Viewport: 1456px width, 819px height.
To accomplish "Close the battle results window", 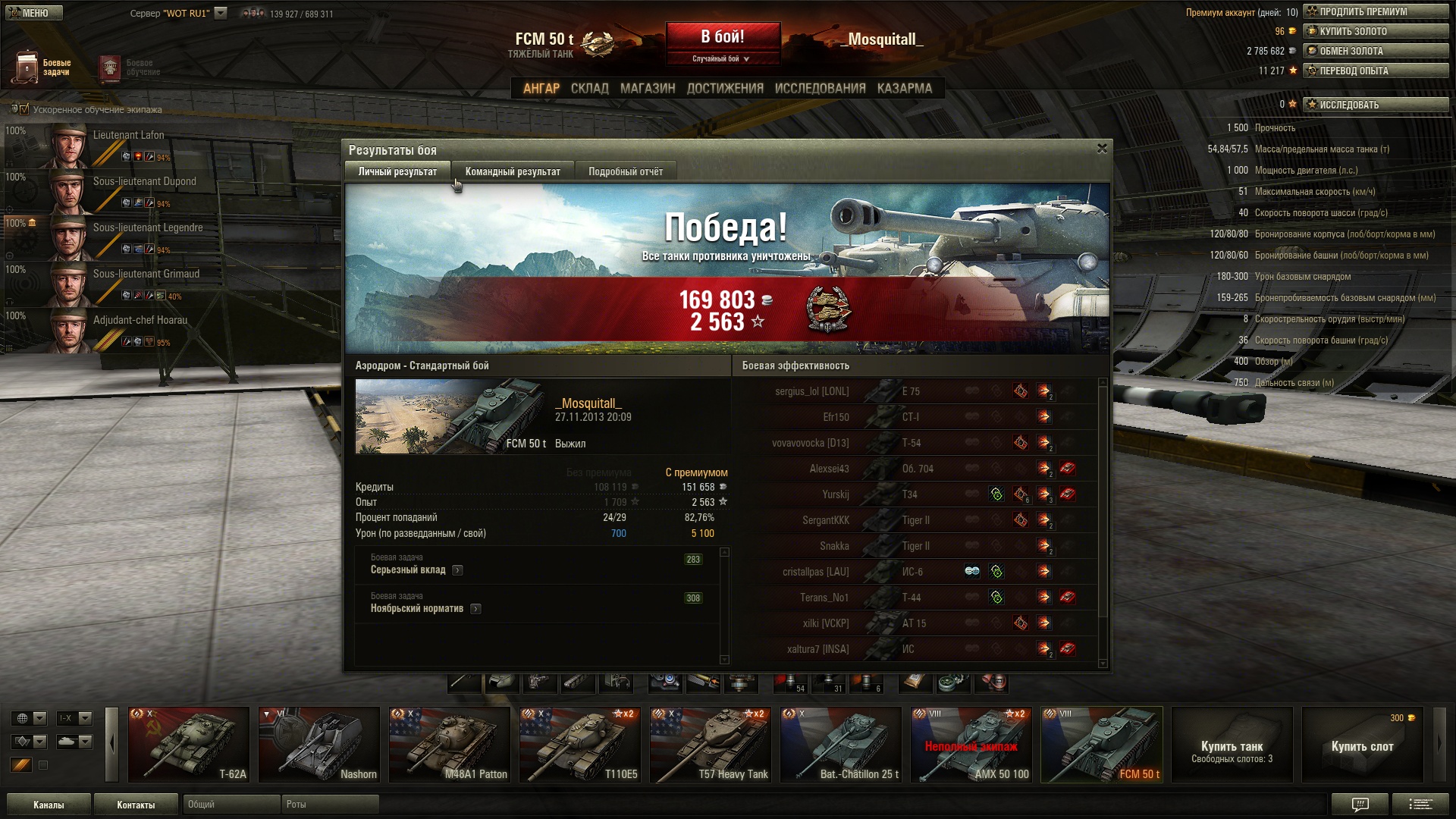I will pos(1102,149).
